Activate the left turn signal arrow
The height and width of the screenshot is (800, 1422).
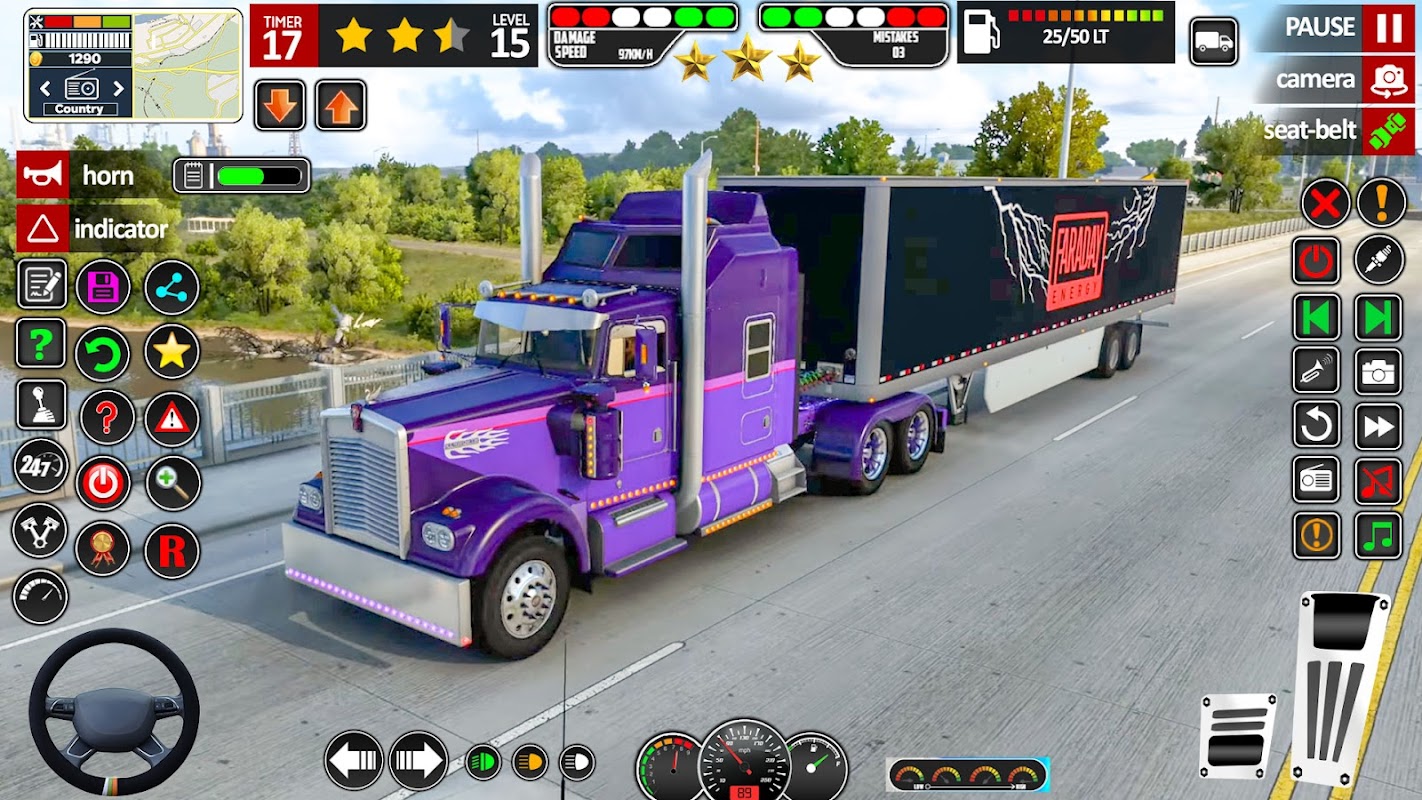pos(354,761)
